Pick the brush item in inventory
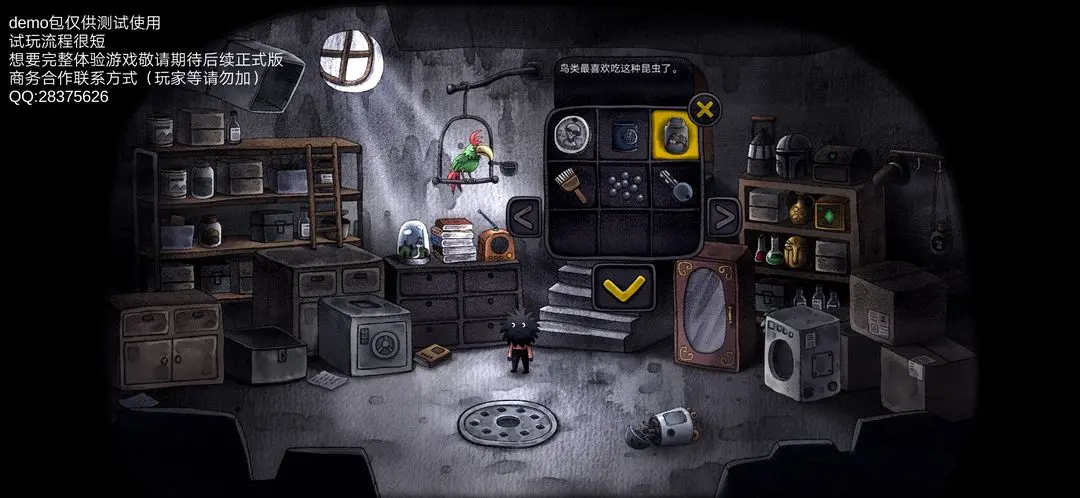1080x498 pixels. pos(573,184)
